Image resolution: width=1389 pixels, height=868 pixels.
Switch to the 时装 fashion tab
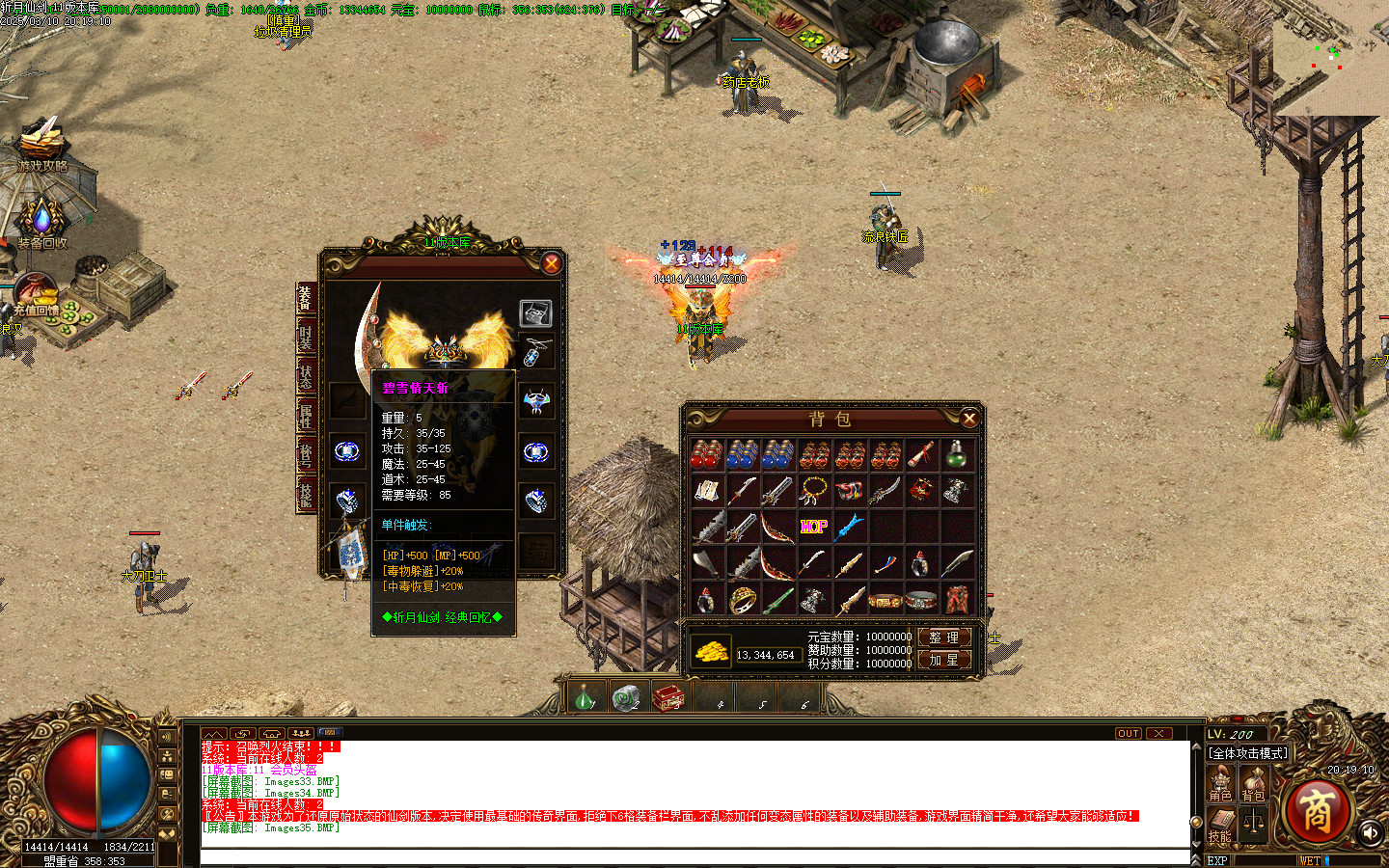click(x=306, y=337)
